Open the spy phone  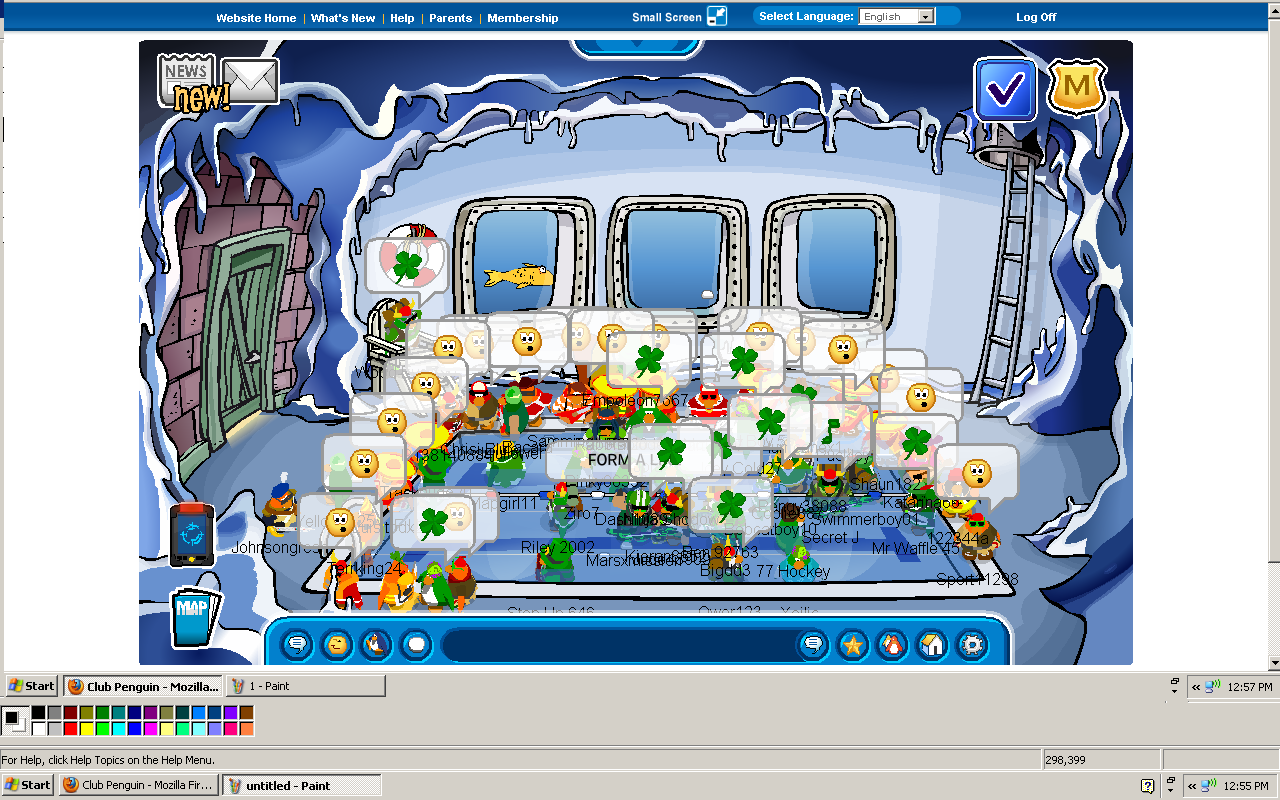click(x=192, y=534)
